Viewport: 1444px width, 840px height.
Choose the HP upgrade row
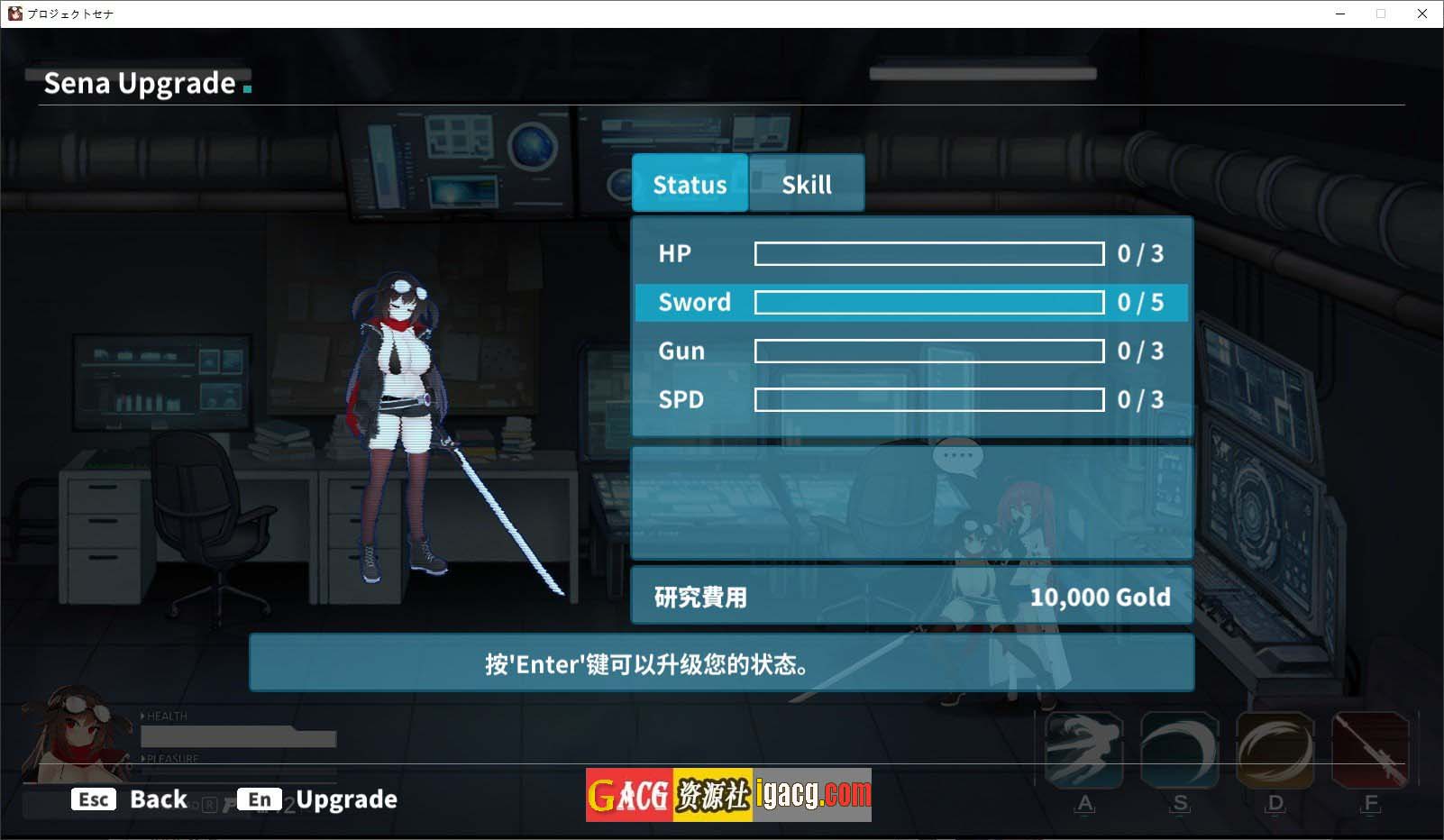(911, 254)
